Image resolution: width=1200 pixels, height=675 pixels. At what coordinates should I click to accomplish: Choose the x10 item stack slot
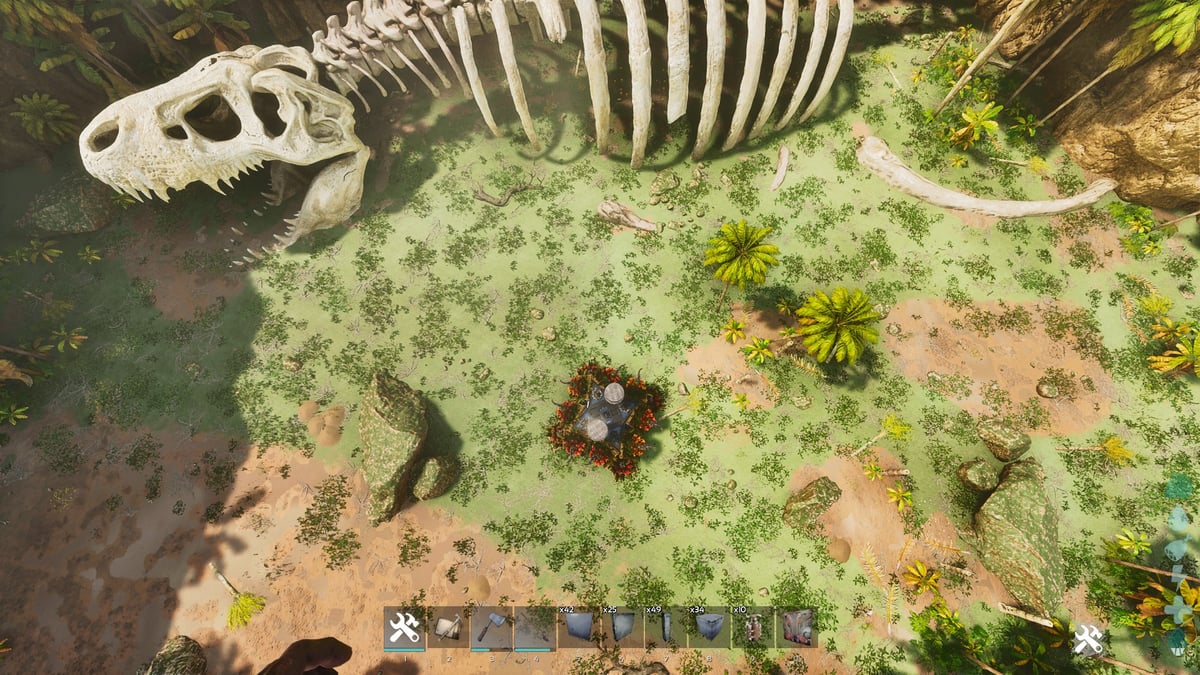[752, 628]
